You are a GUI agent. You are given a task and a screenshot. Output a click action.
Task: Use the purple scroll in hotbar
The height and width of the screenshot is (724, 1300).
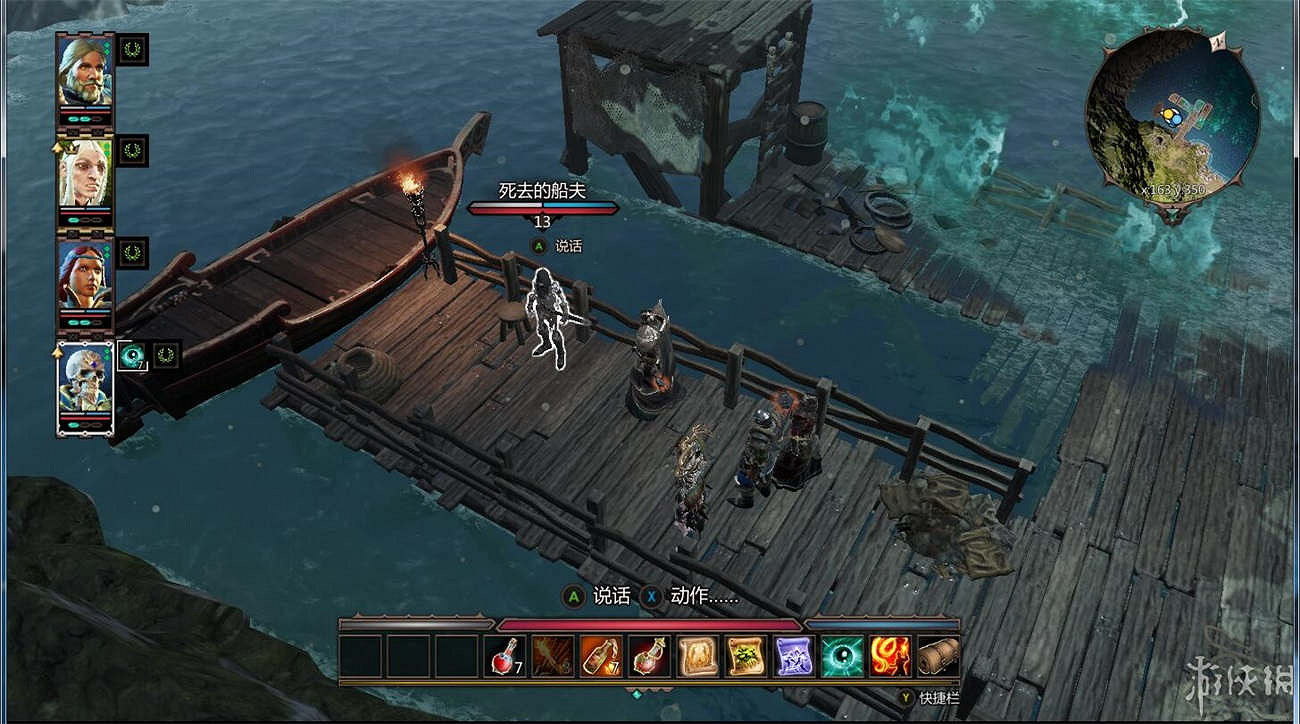point(793,657)
